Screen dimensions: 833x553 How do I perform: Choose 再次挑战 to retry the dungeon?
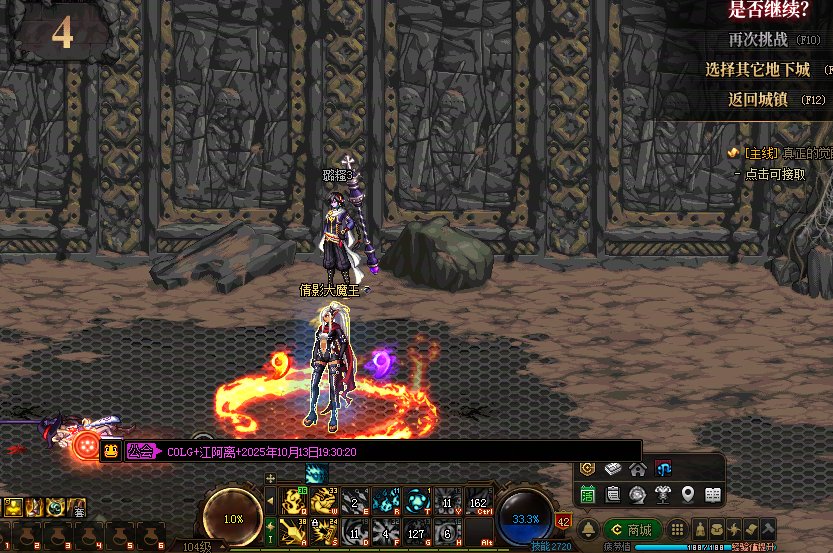click(x=759, y=40)
